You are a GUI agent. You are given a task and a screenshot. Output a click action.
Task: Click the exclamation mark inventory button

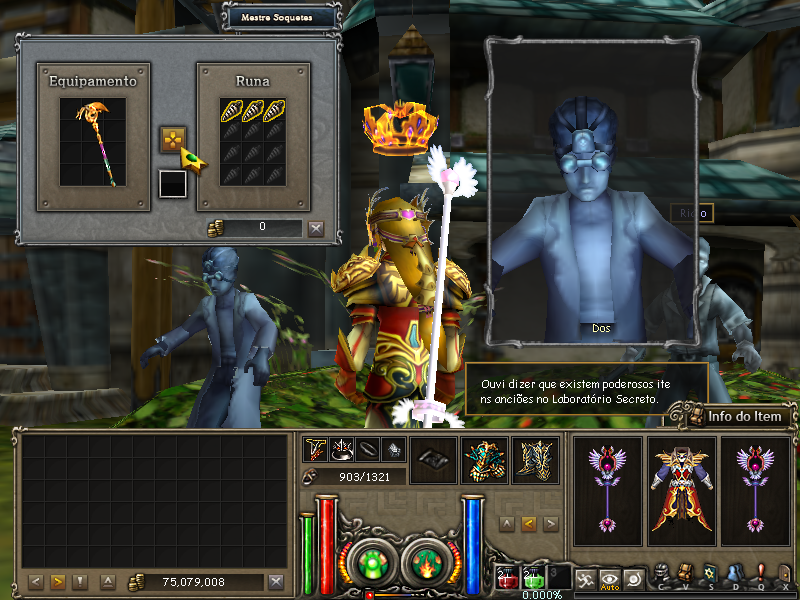81,582
